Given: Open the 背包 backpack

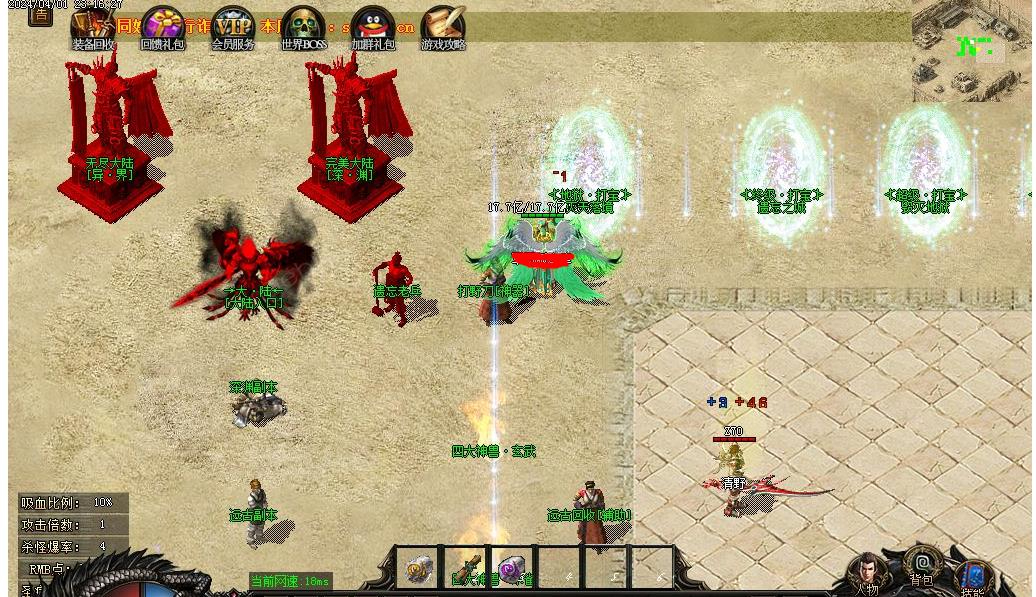Looking at the screenshot, I should point(922,566).
